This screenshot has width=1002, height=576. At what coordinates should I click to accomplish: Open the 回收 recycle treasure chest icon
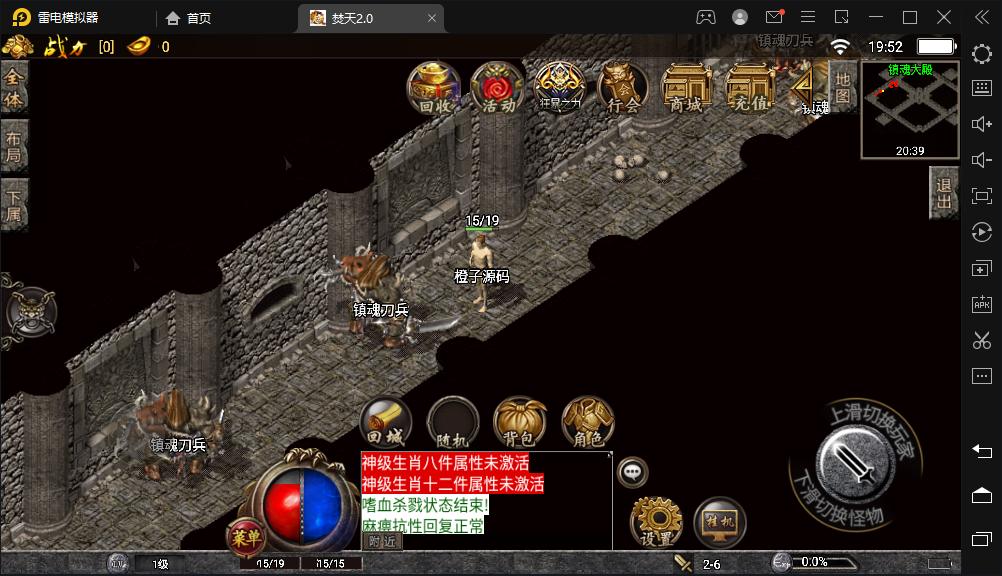point(433,87)
